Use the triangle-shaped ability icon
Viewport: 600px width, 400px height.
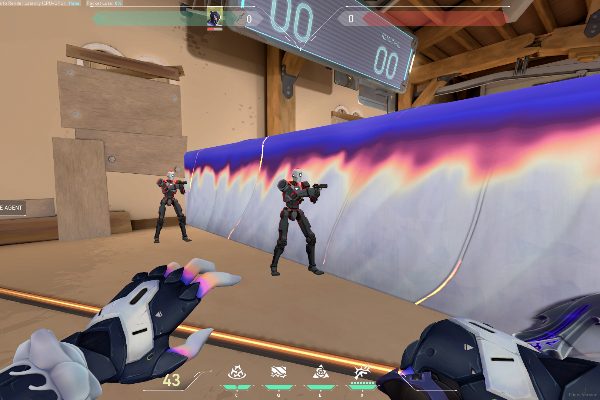[320, 371]
